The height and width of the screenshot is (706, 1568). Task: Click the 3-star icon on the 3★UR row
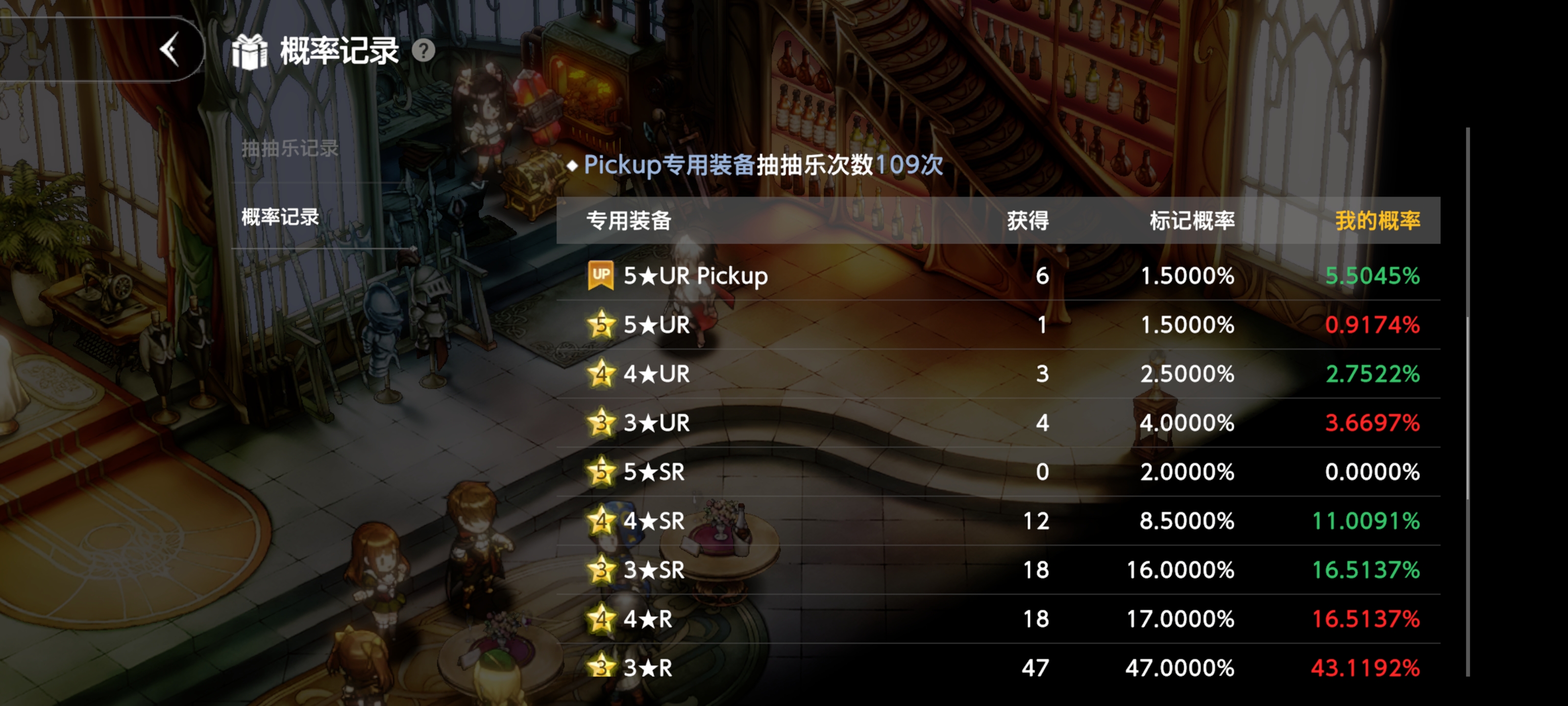600,423
